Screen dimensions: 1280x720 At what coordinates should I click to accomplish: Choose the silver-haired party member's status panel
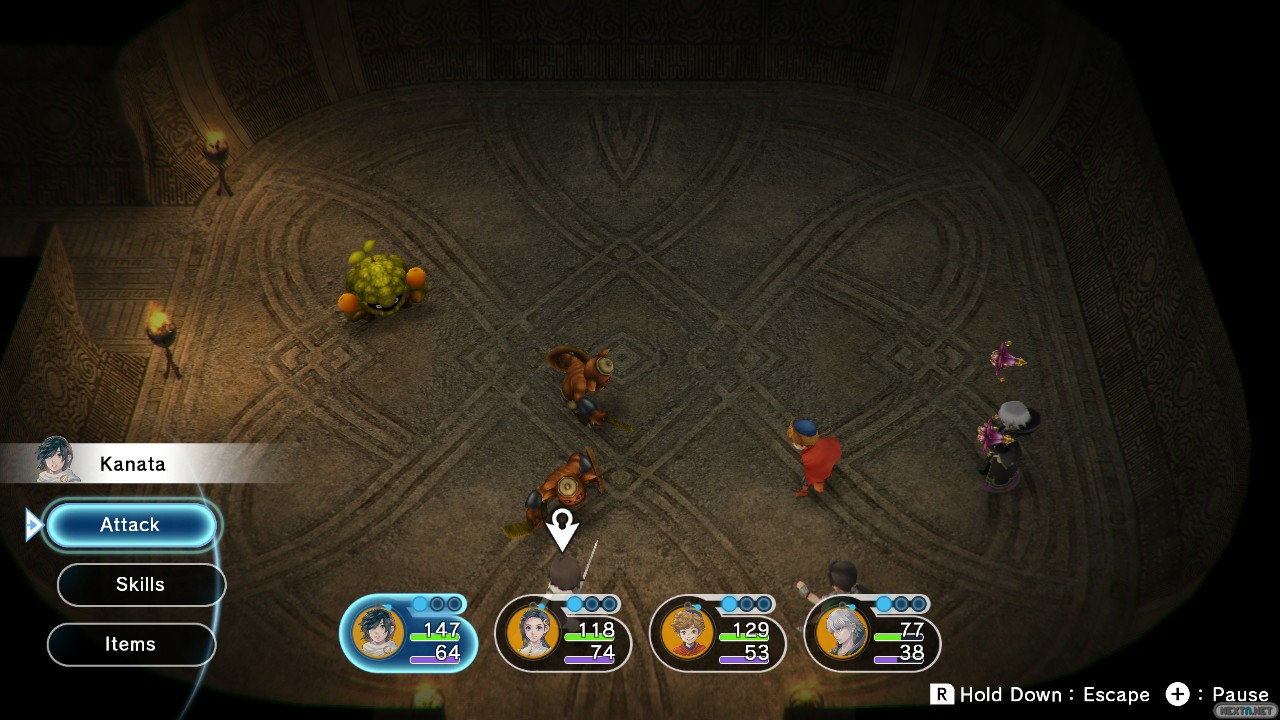tap(872, 636)
